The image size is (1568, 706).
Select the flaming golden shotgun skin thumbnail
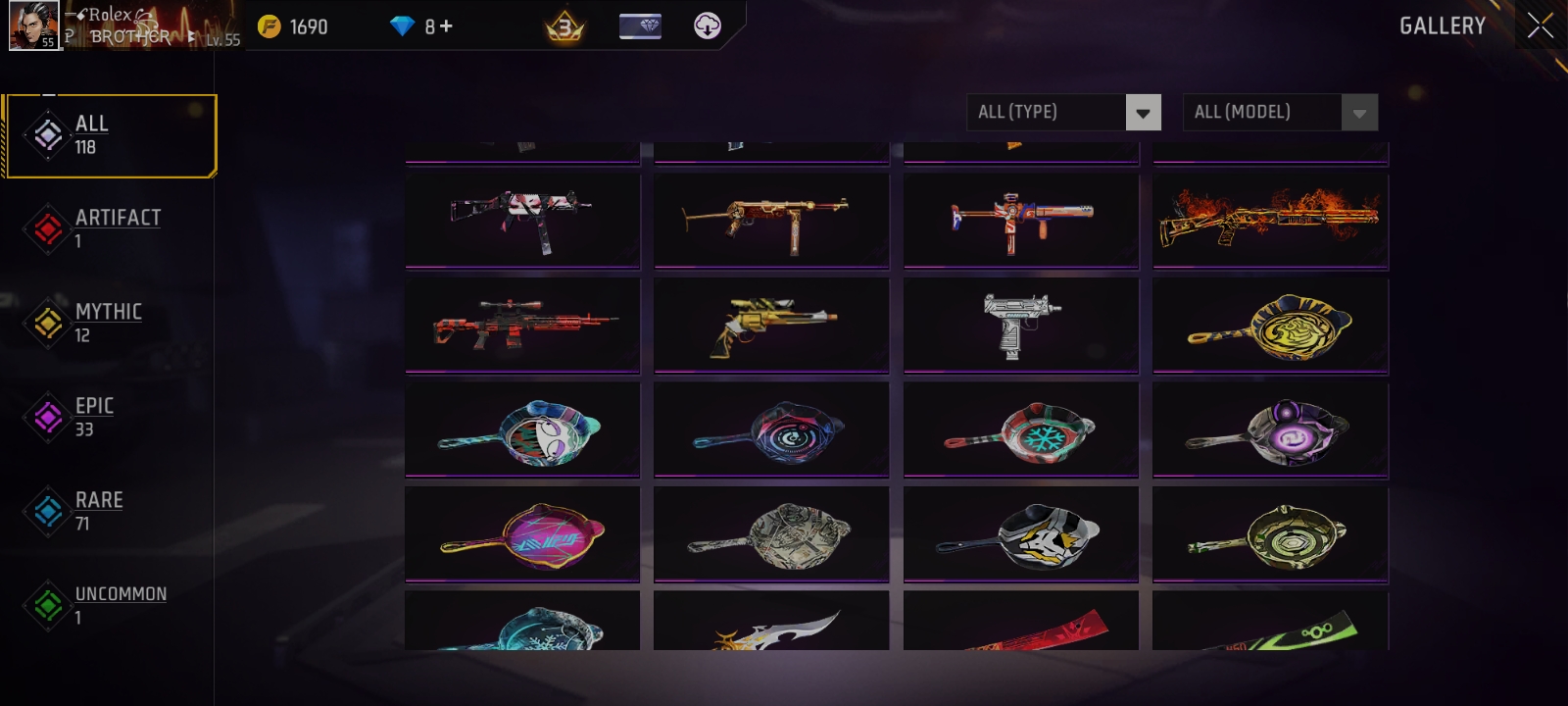(1270, 221)
